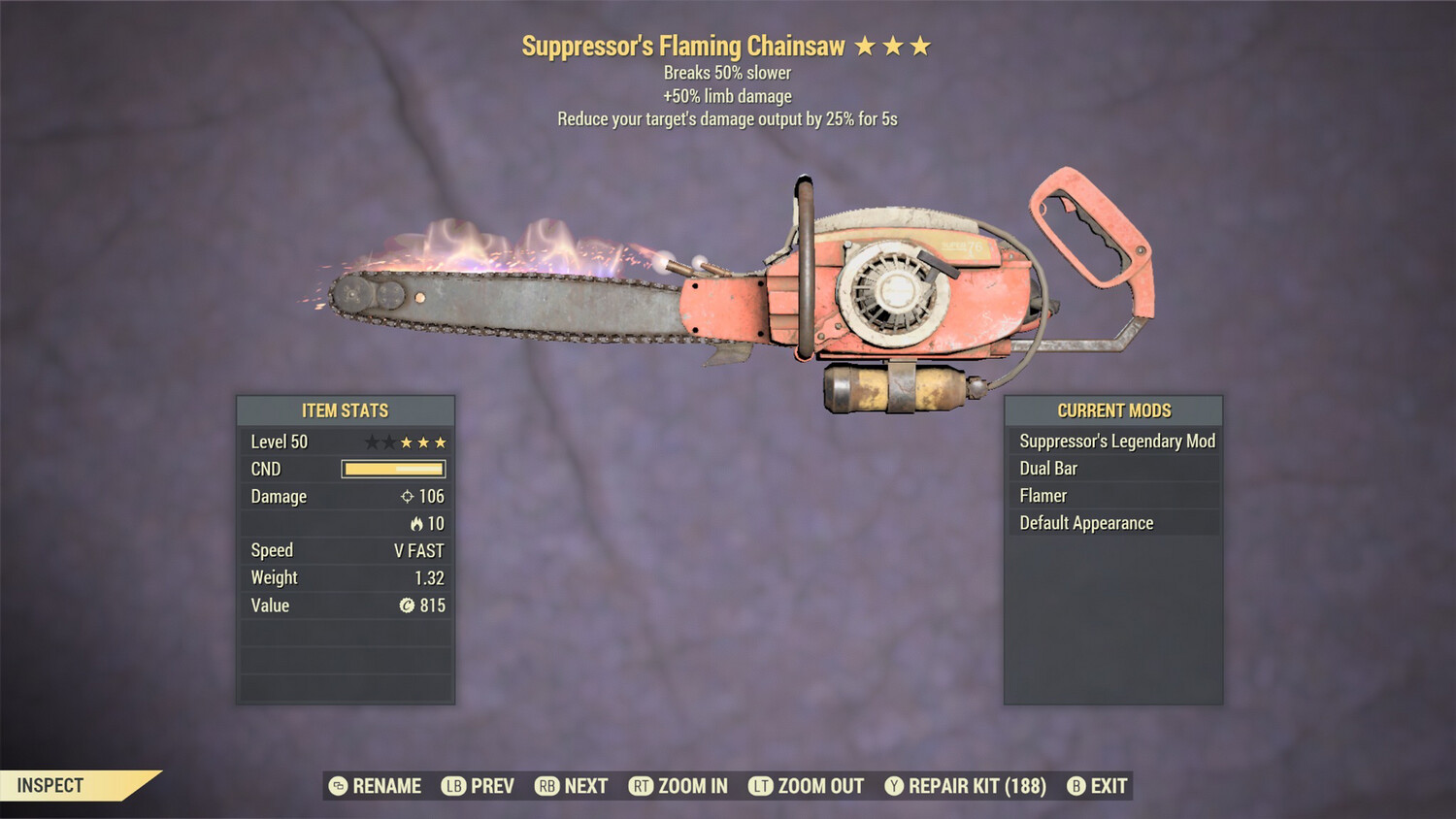Click the B Exit button icon

1075,786
